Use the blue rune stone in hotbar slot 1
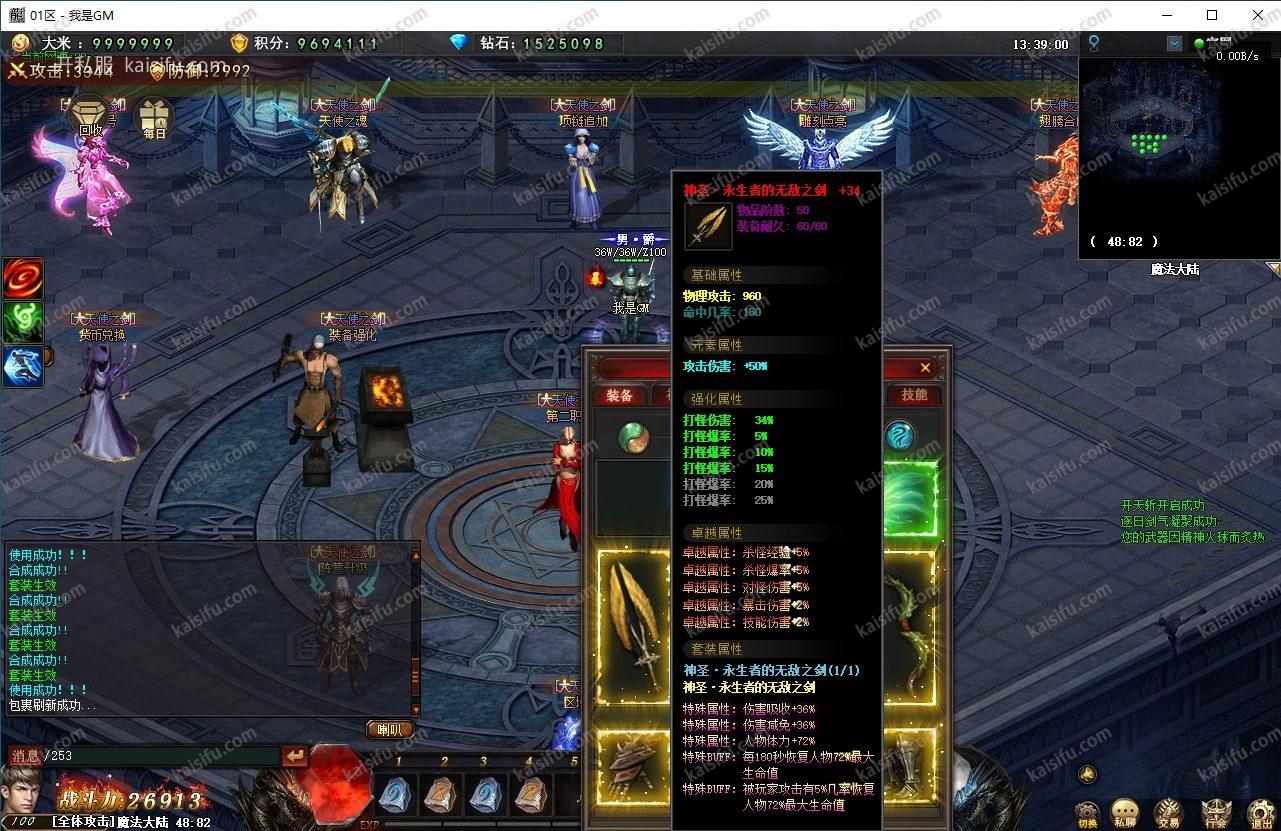 point(397,795)
